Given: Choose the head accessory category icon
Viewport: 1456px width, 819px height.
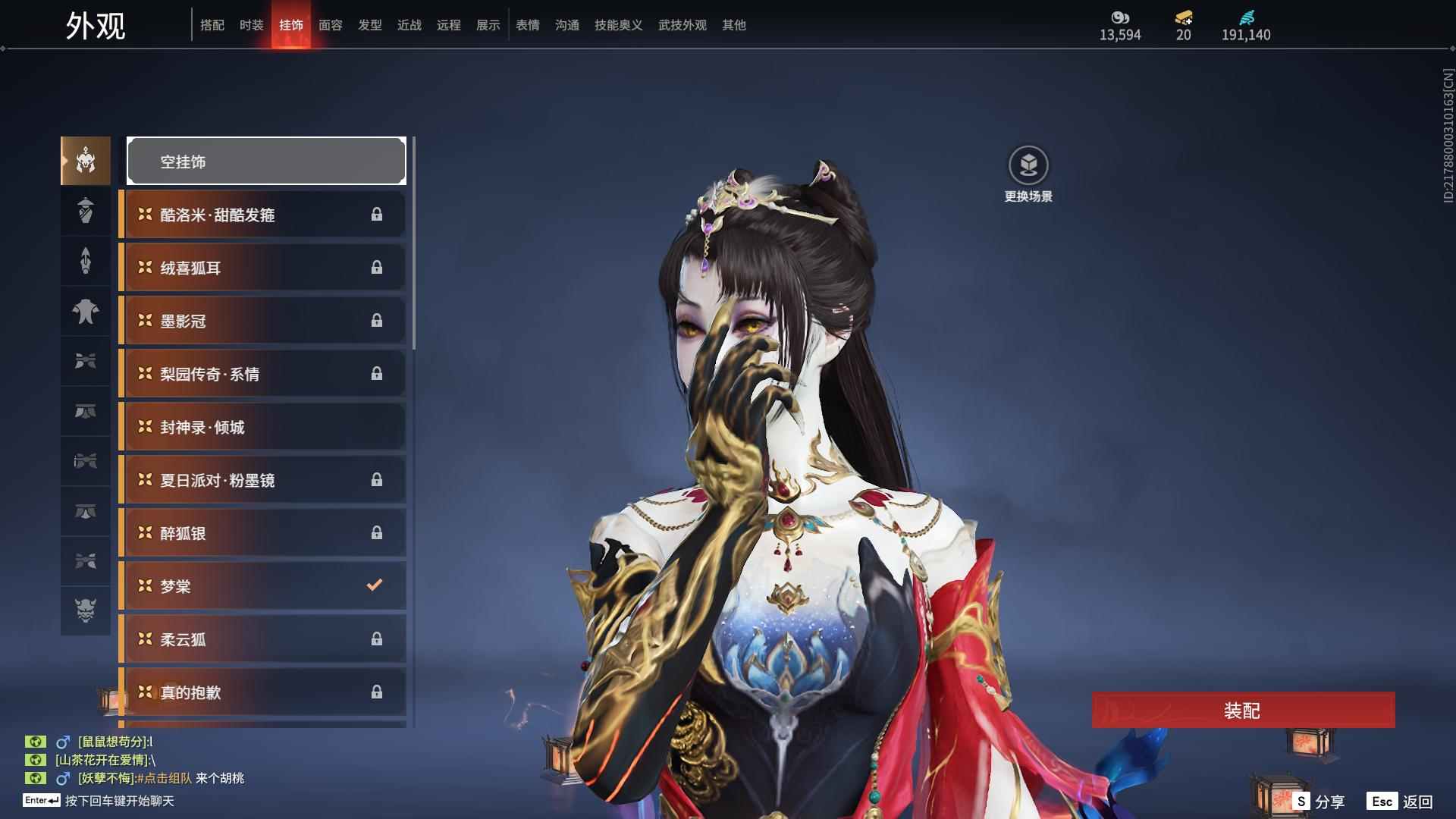Looking at the screenshot, I should 86,161.
